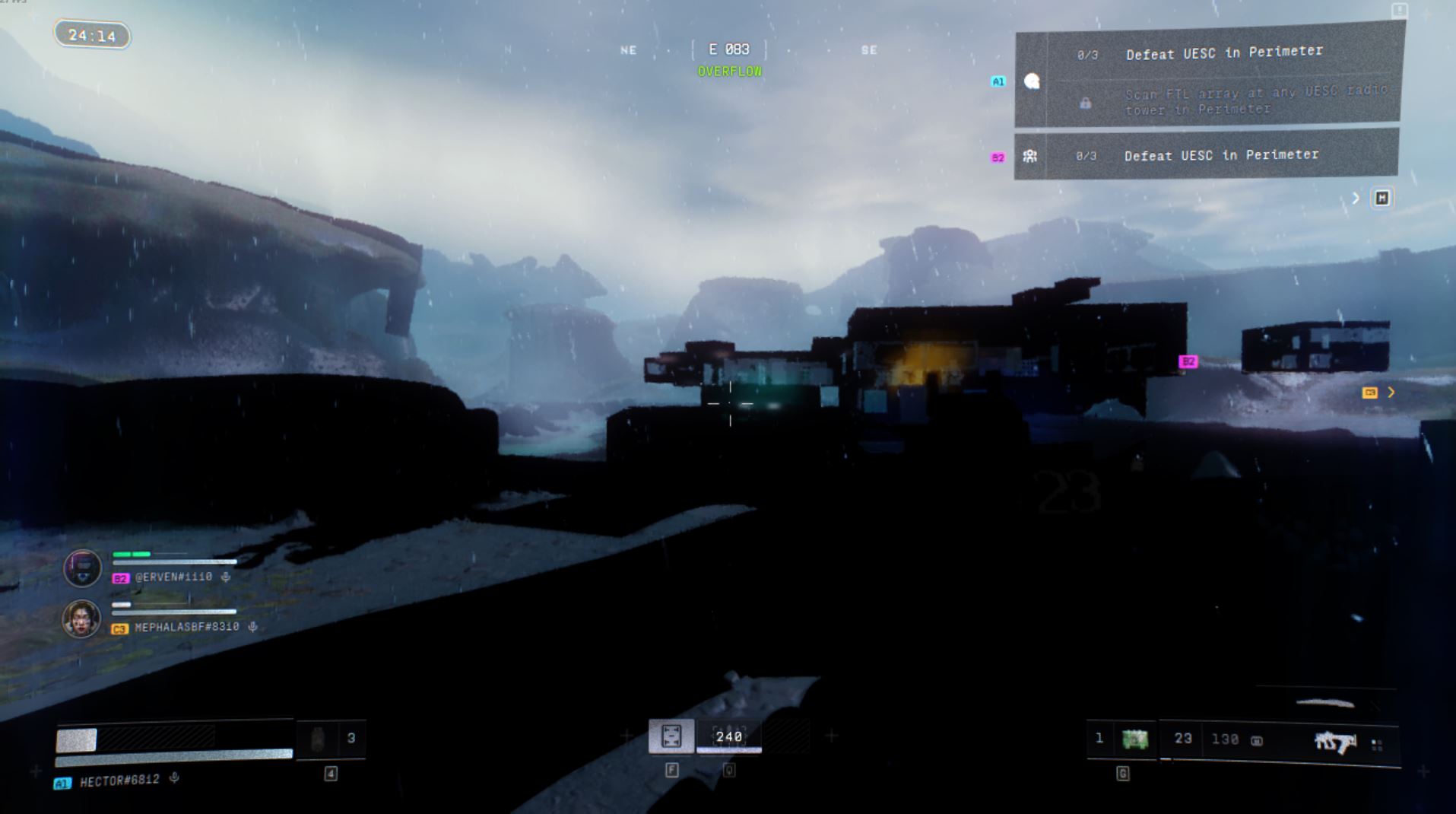Select the locked Scan FTL array objective
The image size is (1456, 814).
[x=1255, y=100]
